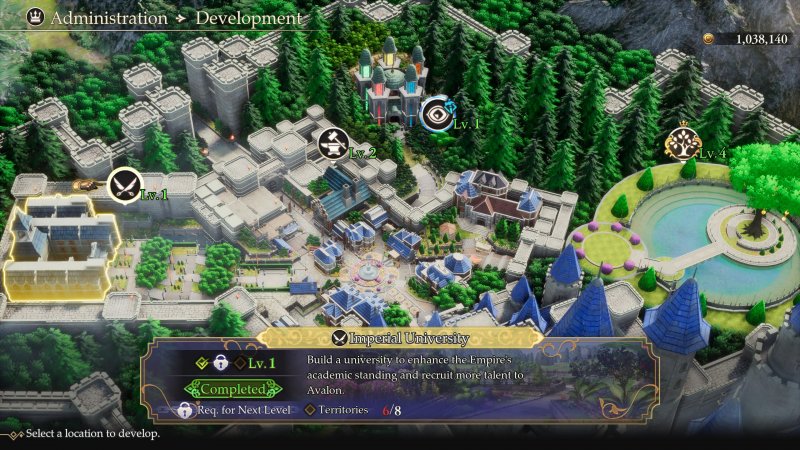Select the crossed swords Lv.1 location marker

124,183
